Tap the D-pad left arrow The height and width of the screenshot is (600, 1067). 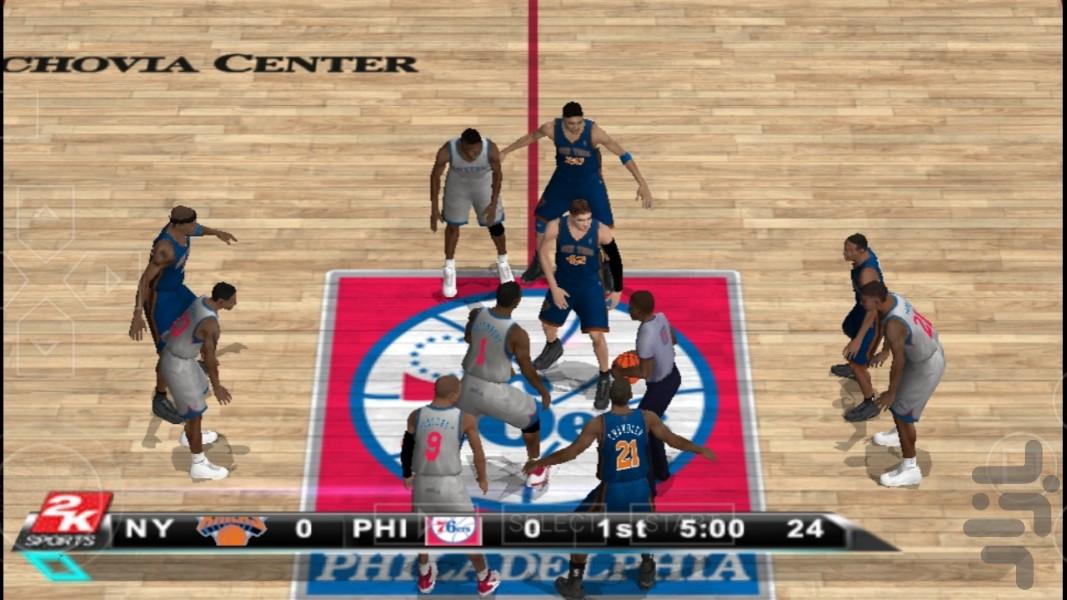point(10,279)
